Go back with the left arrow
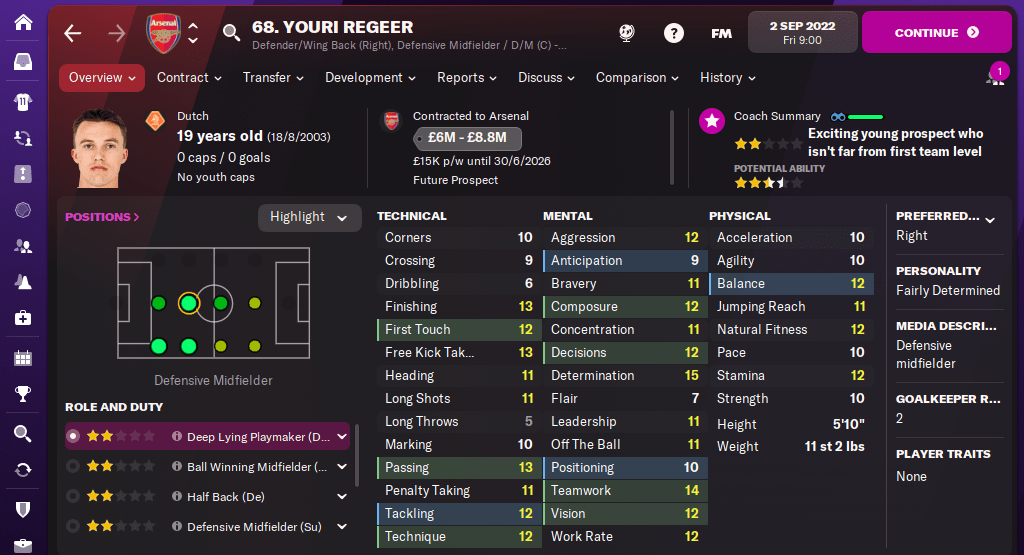The height and width of the screenshot is (555, 1024). [x=72, y=33]
